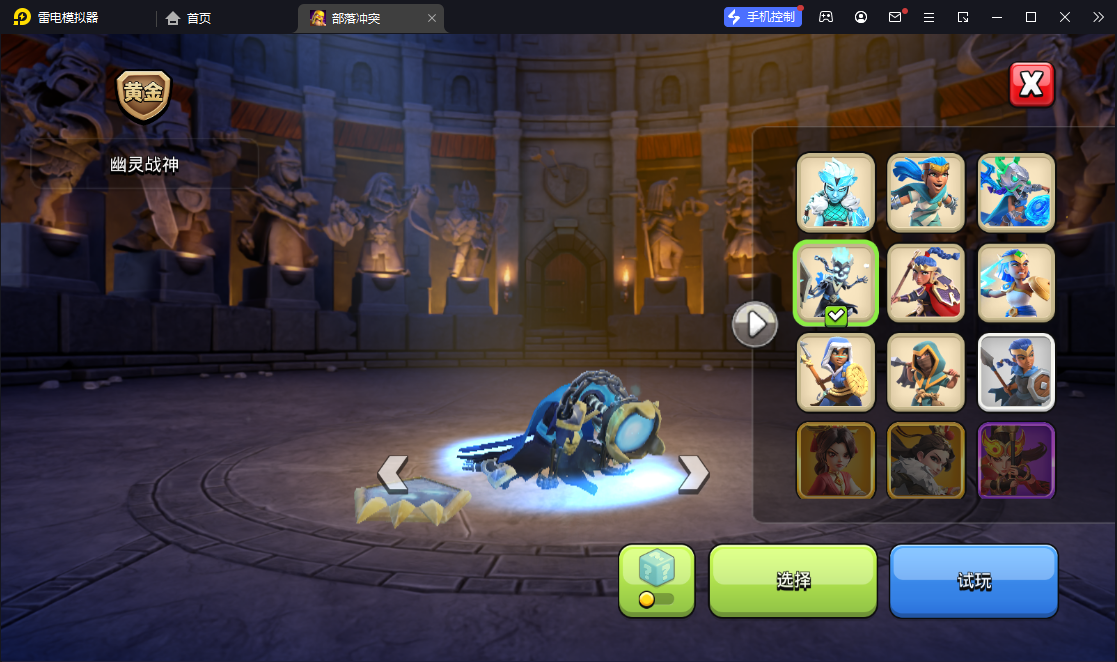Select the teal-hooded masked champion skin
The width and height of the screenshot is (1117, 662).
coord(926,372)
